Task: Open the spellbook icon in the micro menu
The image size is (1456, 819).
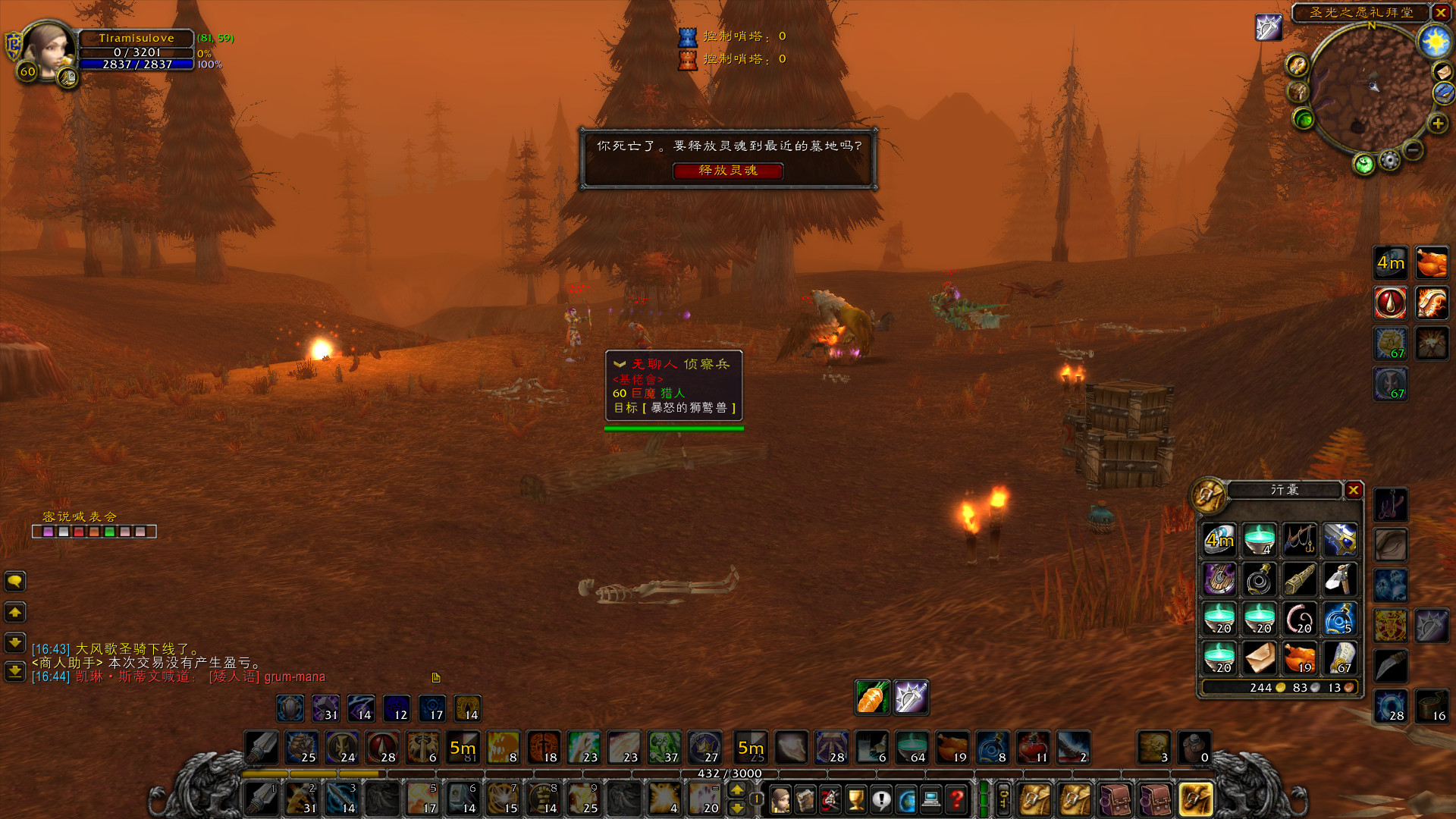Action: (805, 799)
